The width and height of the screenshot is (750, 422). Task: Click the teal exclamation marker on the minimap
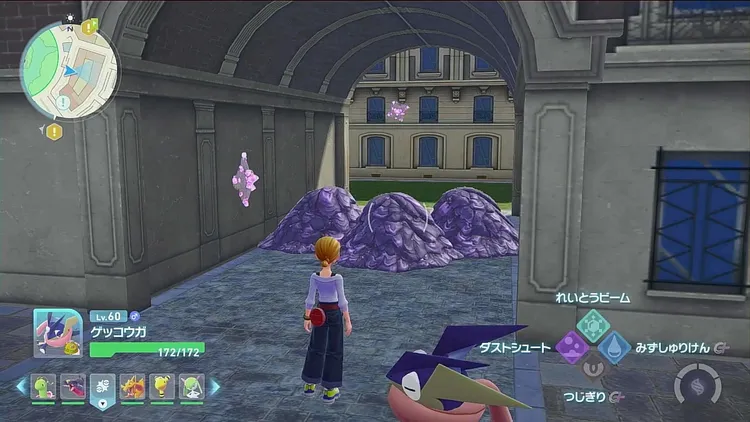(x=64, y=103)
